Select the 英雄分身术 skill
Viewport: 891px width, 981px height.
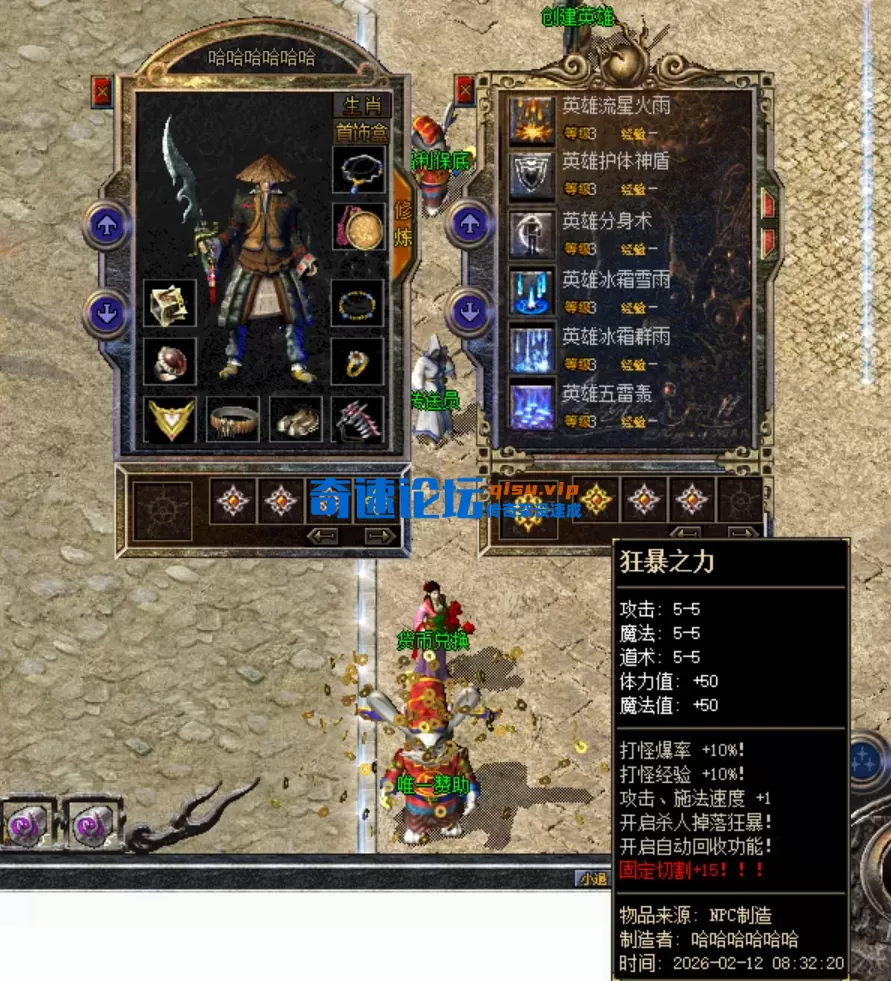tap(531, 233)
